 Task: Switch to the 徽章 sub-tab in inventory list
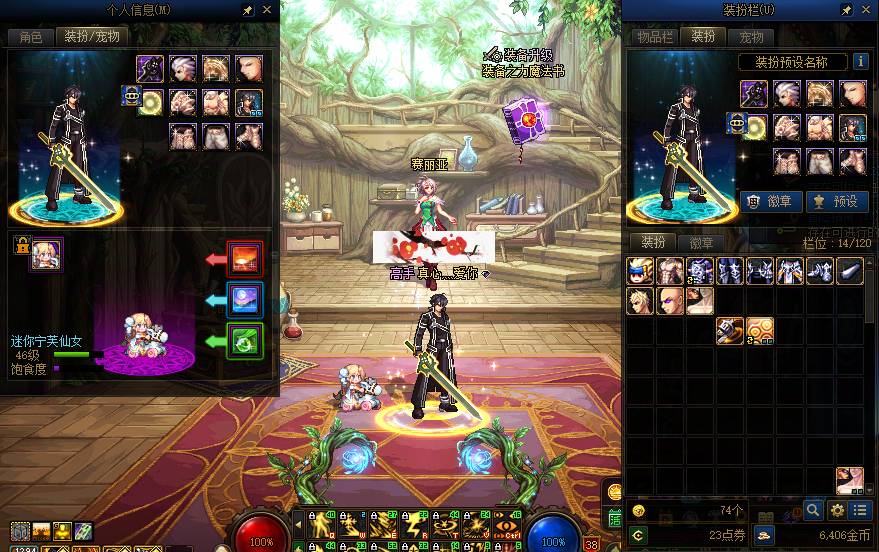tap(702, 243)
